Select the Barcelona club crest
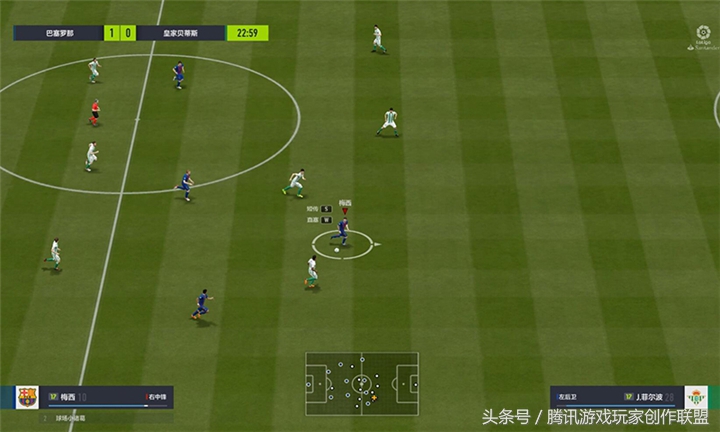 click(x=27, y=397)
